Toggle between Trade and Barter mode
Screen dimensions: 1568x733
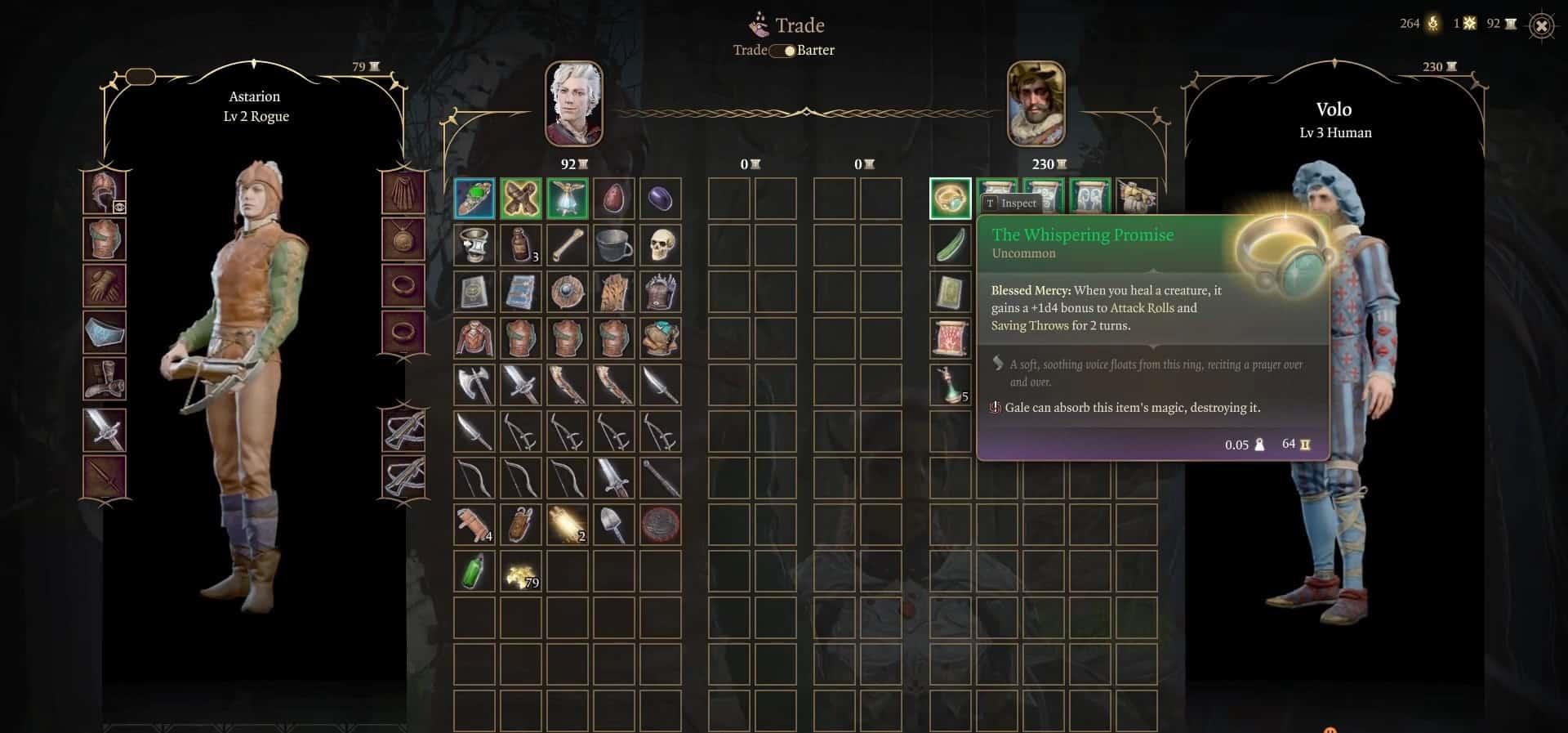coord(784,51)
